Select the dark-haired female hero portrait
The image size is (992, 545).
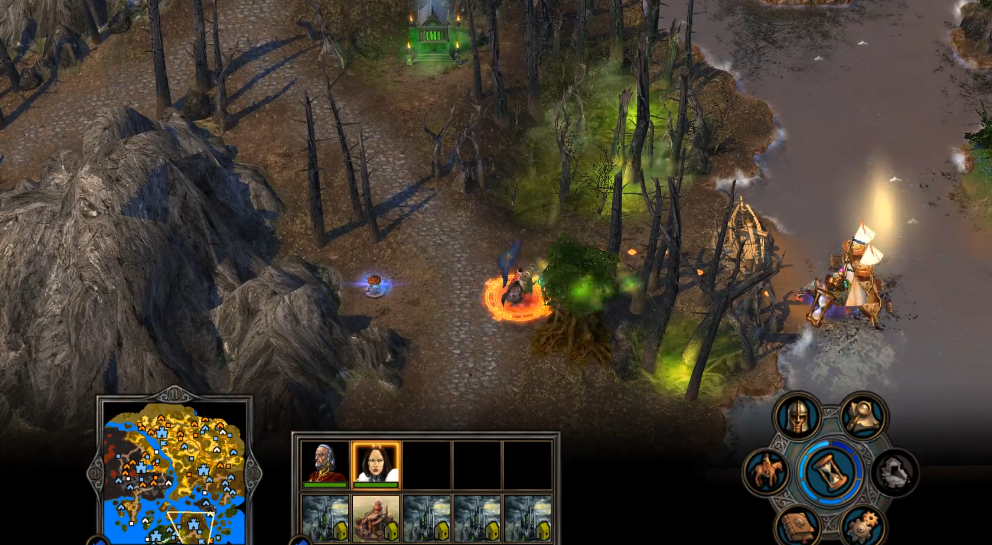coord(376,463)
